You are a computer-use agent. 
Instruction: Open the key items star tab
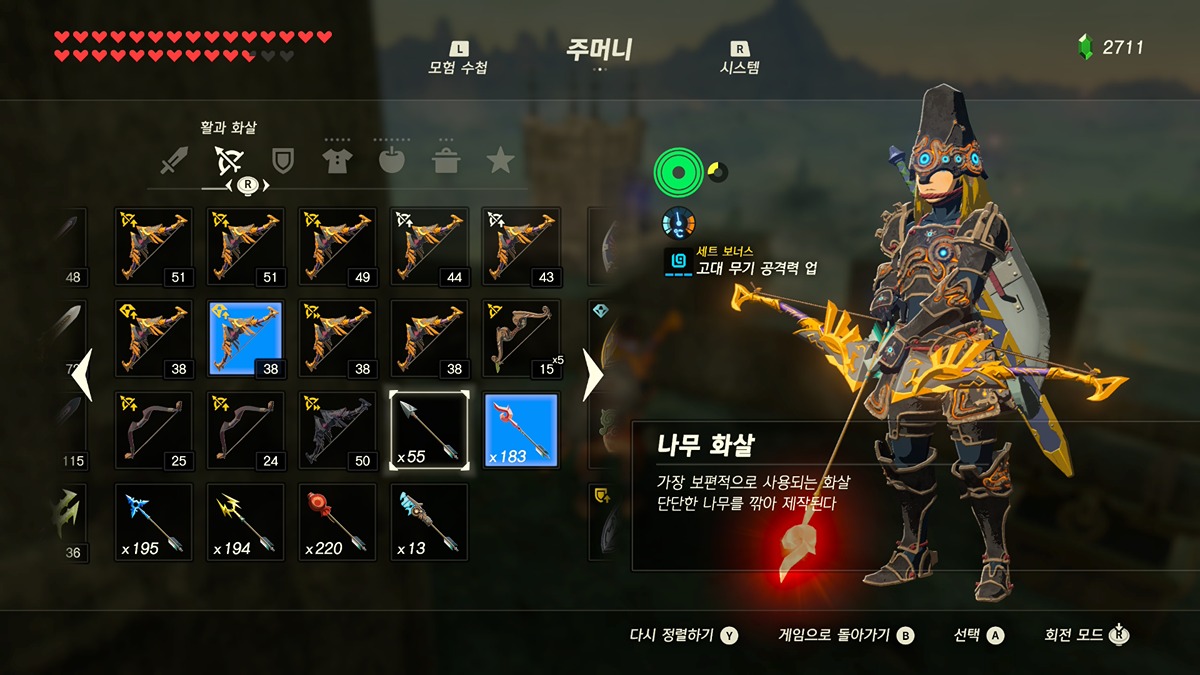click(x=500, y=160)
